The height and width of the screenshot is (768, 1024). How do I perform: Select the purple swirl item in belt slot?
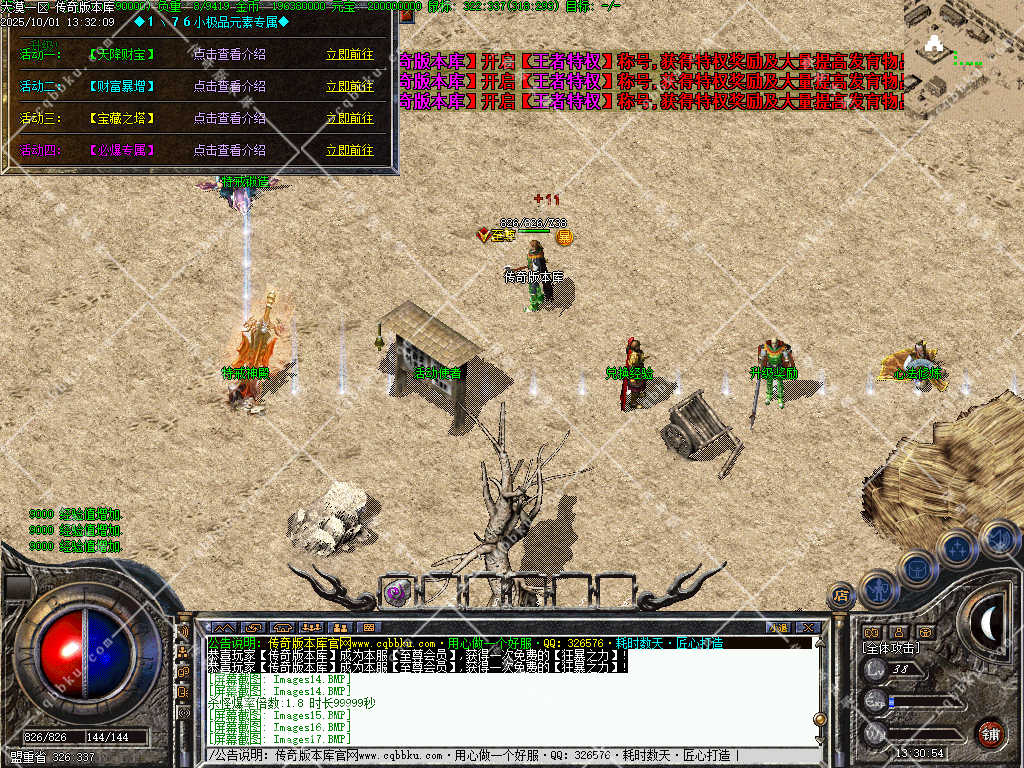(x=397, y=592)
